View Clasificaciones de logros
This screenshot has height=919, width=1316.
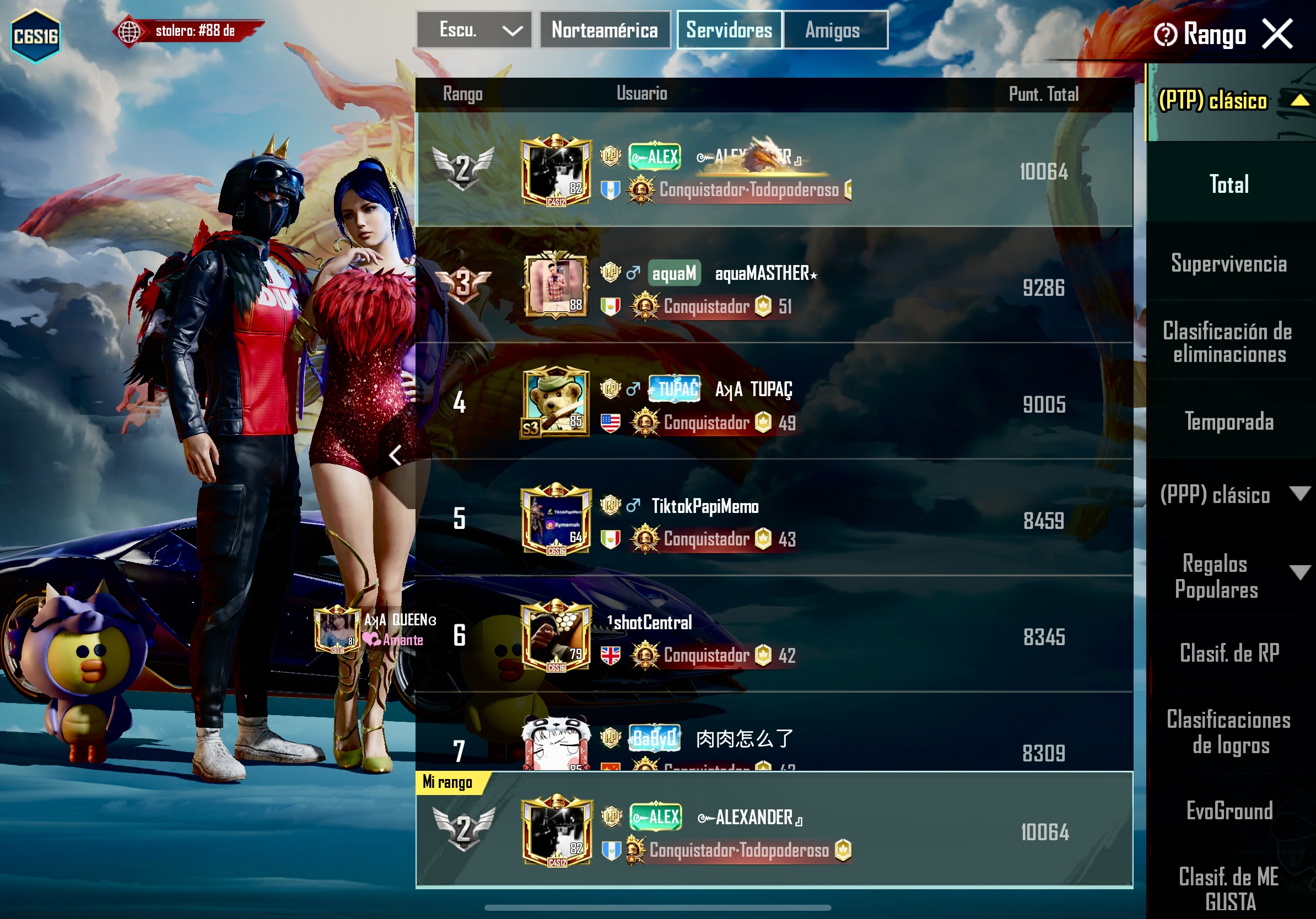[x=1229, y=732]
